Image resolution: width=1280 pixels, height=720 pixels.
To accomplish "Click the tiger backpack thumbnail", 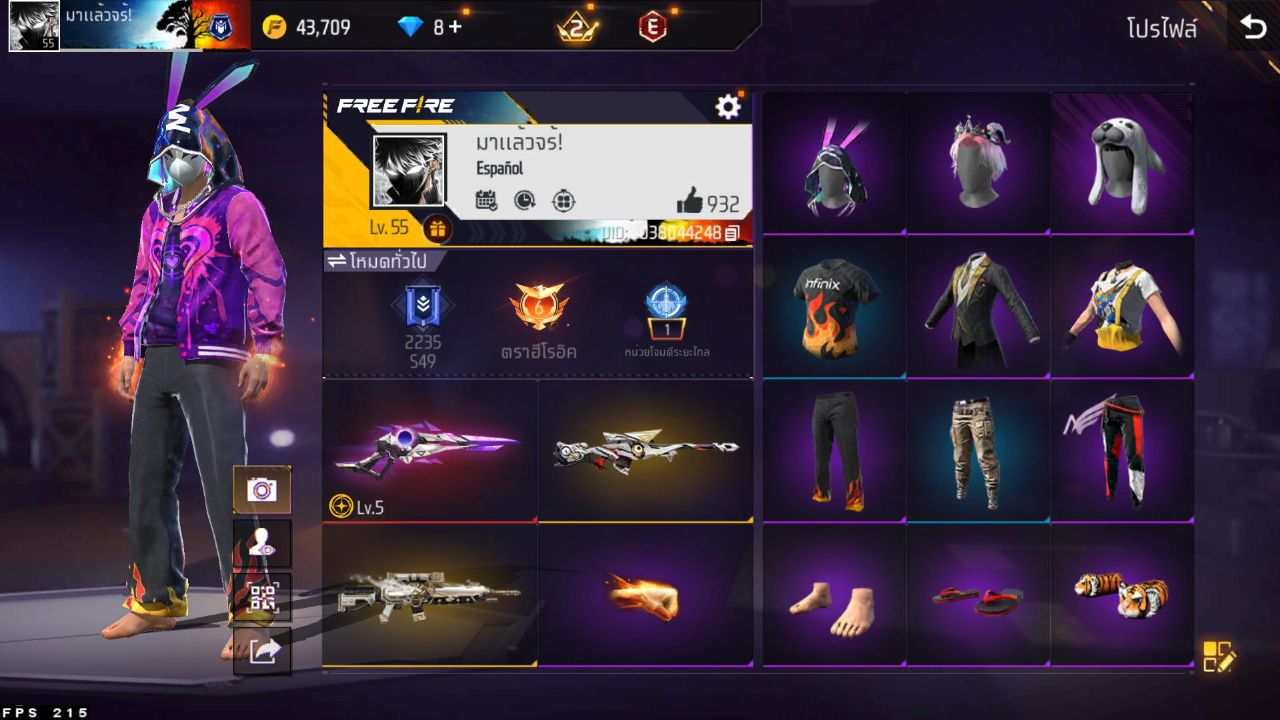I will [x=1123, y=596].
